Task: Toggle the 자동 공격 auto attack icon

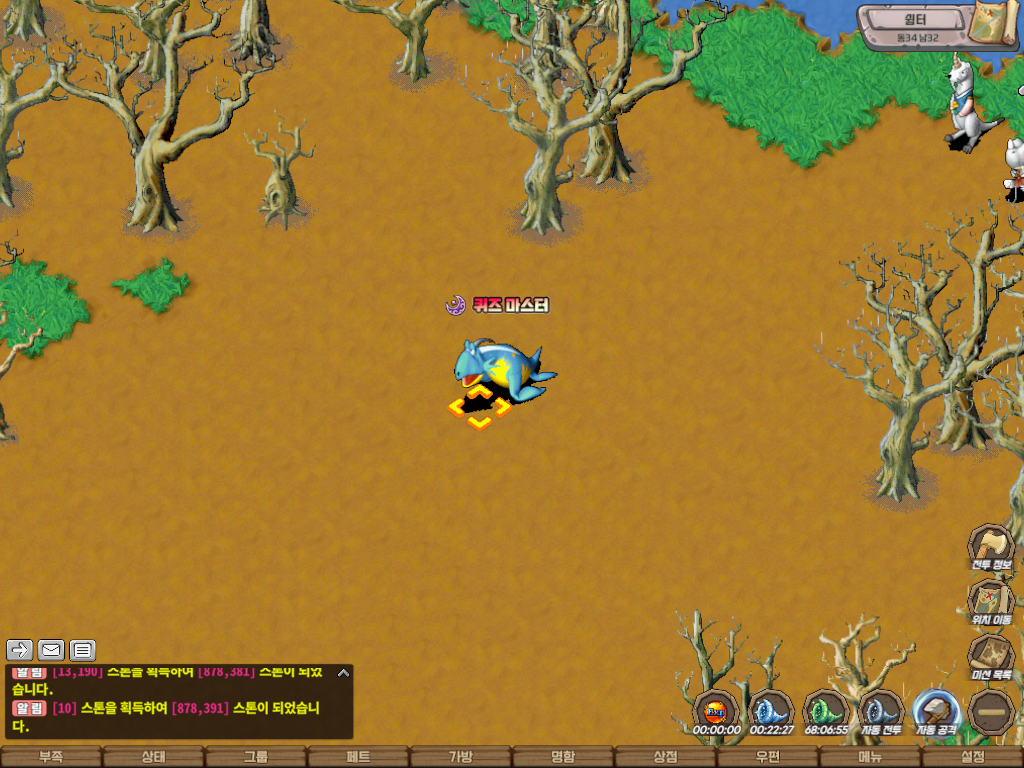Action: click(937, 711)
